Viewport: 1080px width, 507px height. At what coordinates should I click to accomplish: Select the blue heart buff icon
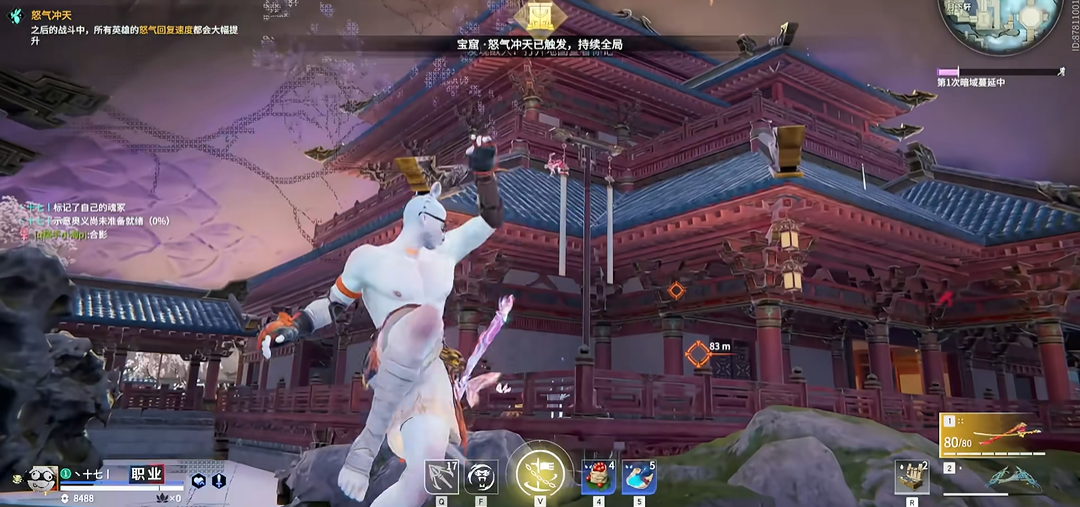pos(198,480)
